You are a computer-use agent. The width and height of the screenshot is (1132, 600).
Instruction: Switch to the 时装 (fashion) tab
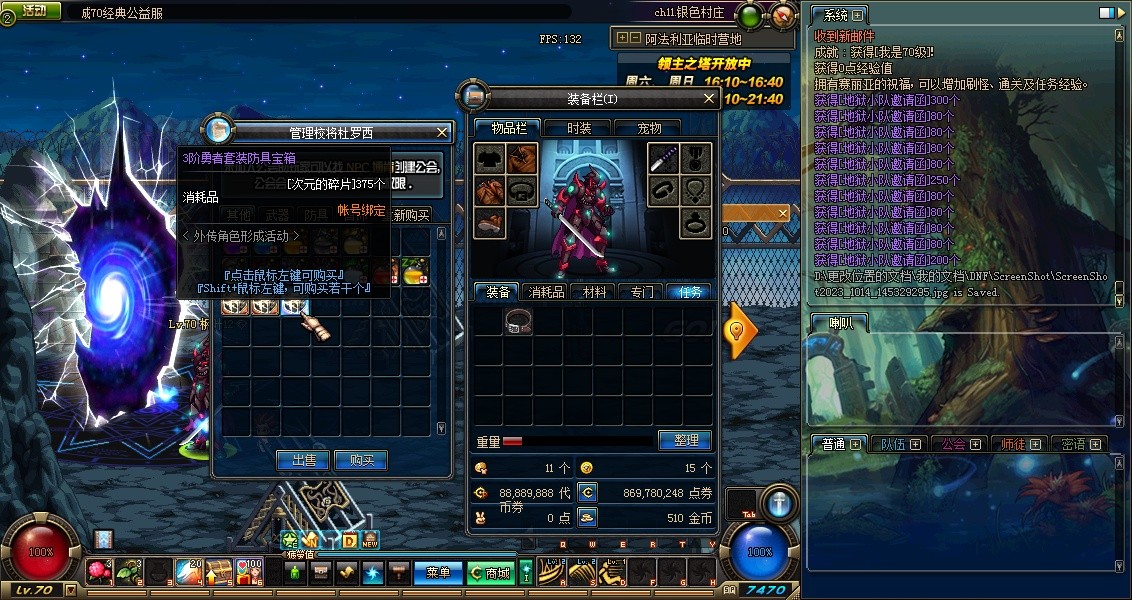pos(579,128)
